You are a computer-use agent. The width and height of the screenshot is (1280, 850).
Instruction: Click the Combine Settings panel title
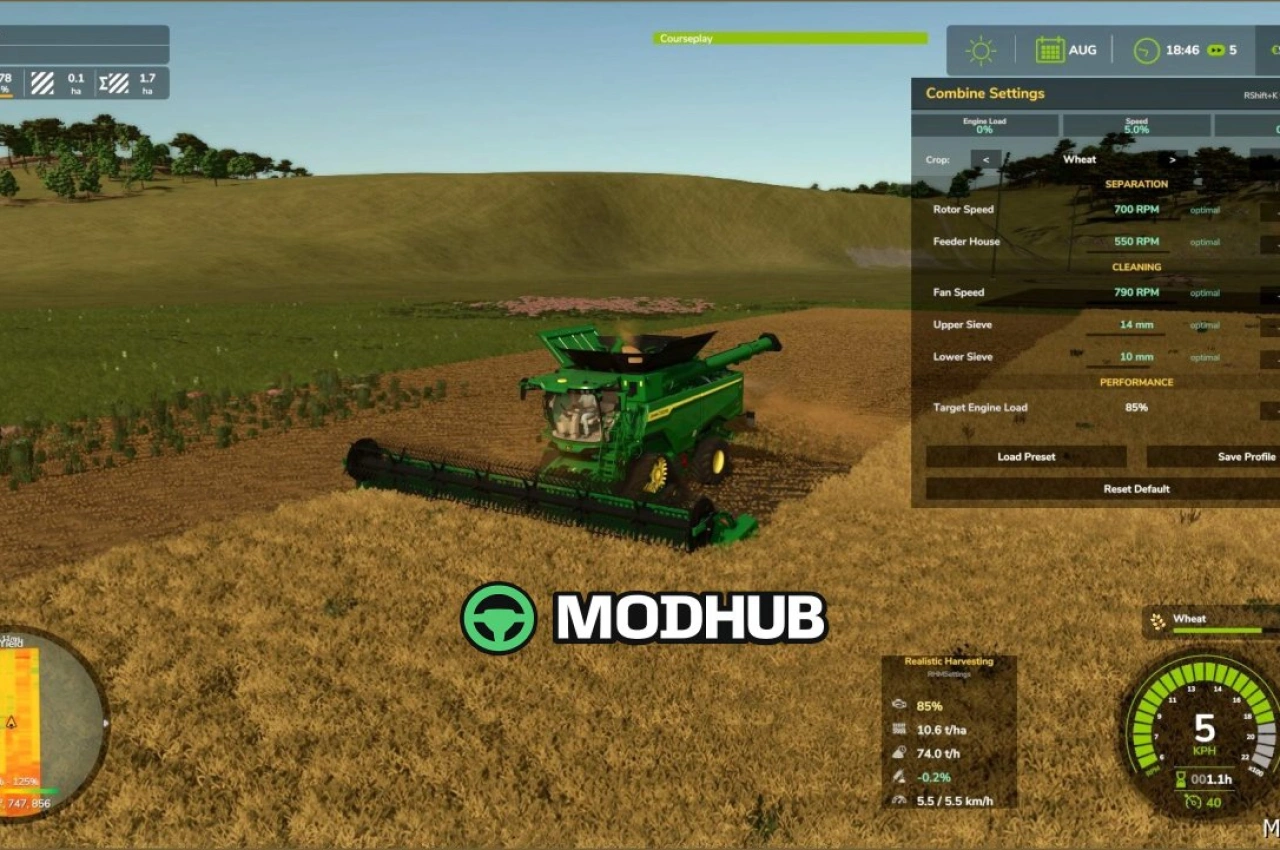984,93
